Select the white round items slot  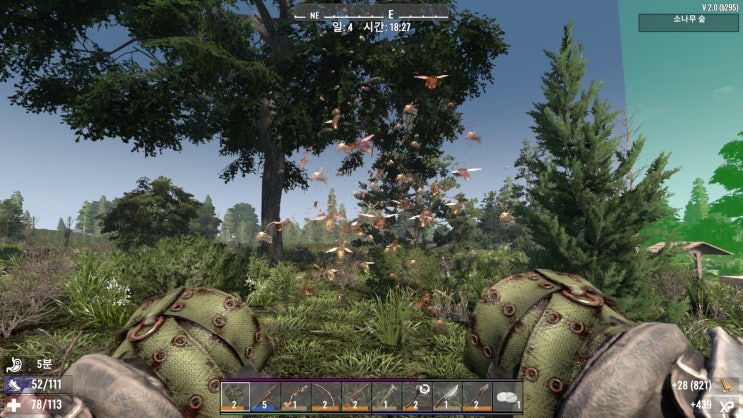[x=507, y=397]
